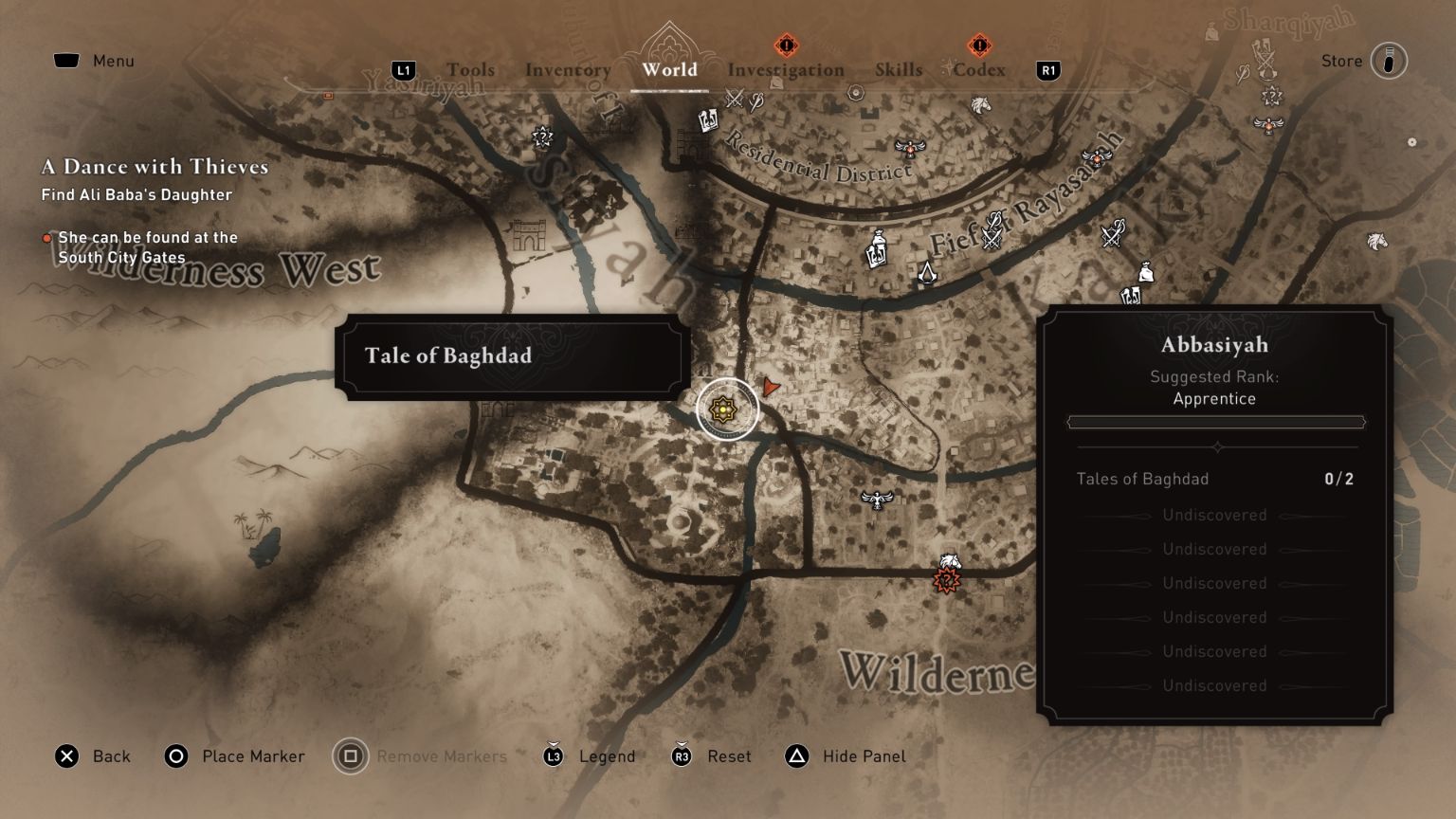Click the red quest marker on the southern road

pyautogui.click(x=946, y=580)
